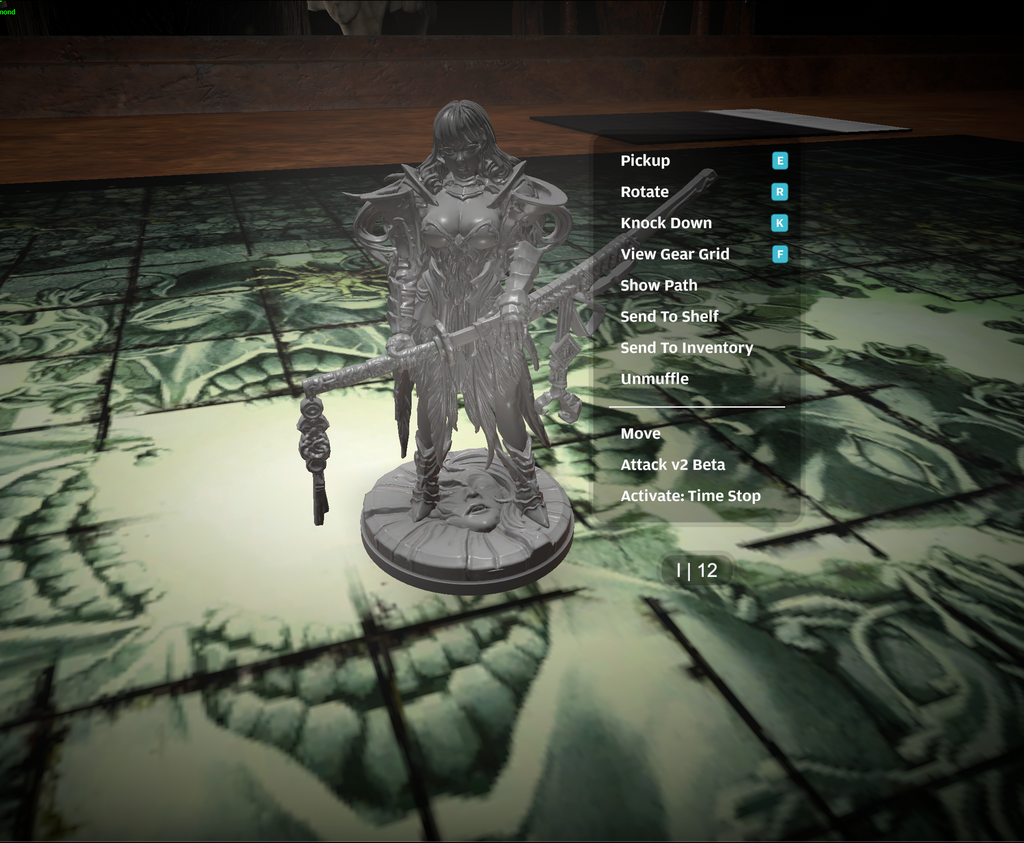Choose Move from the action list
Screen dimensions: 1024x843
[x=640, y=434]
